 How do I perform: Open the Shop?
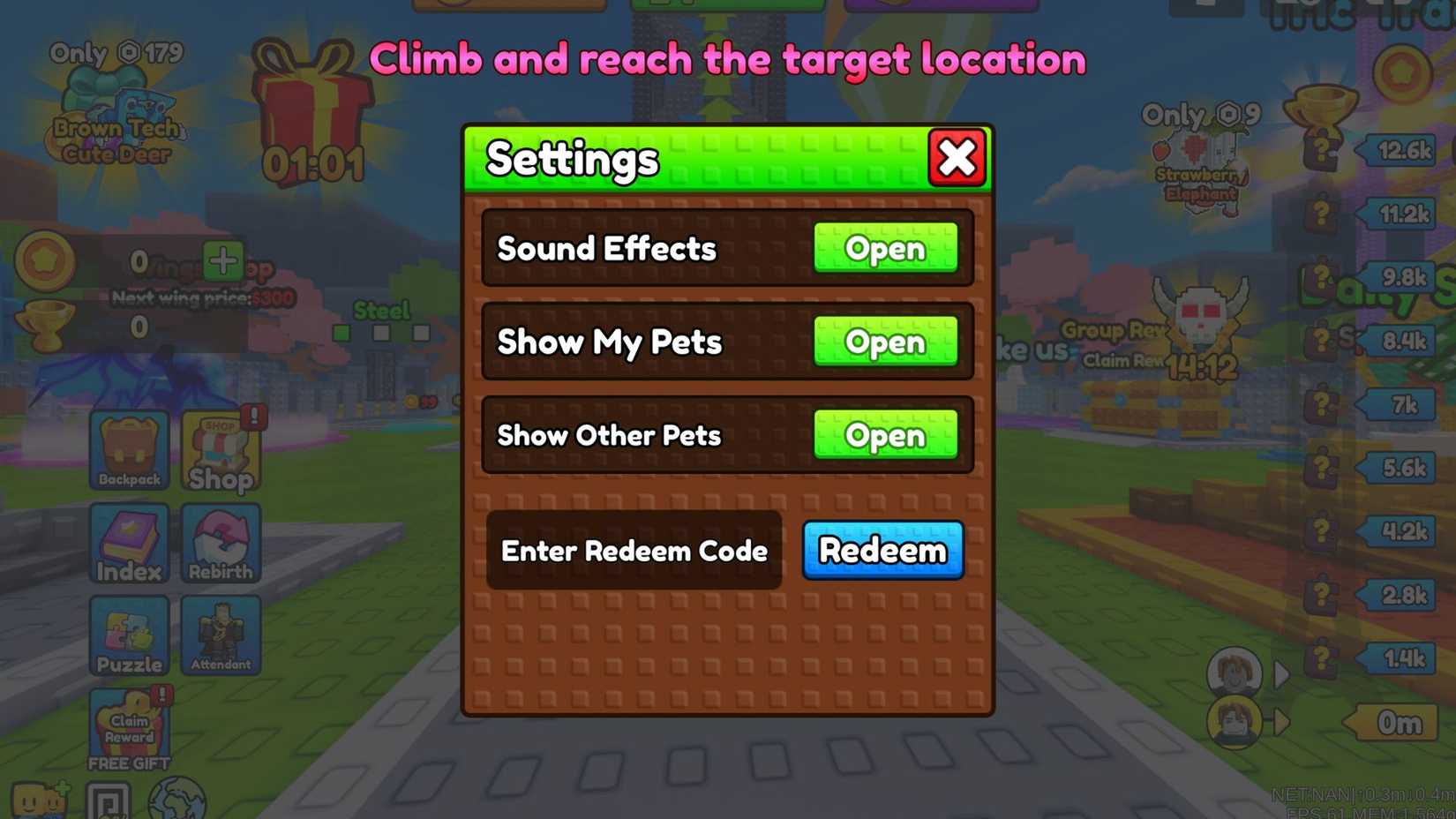pos(221,450)
